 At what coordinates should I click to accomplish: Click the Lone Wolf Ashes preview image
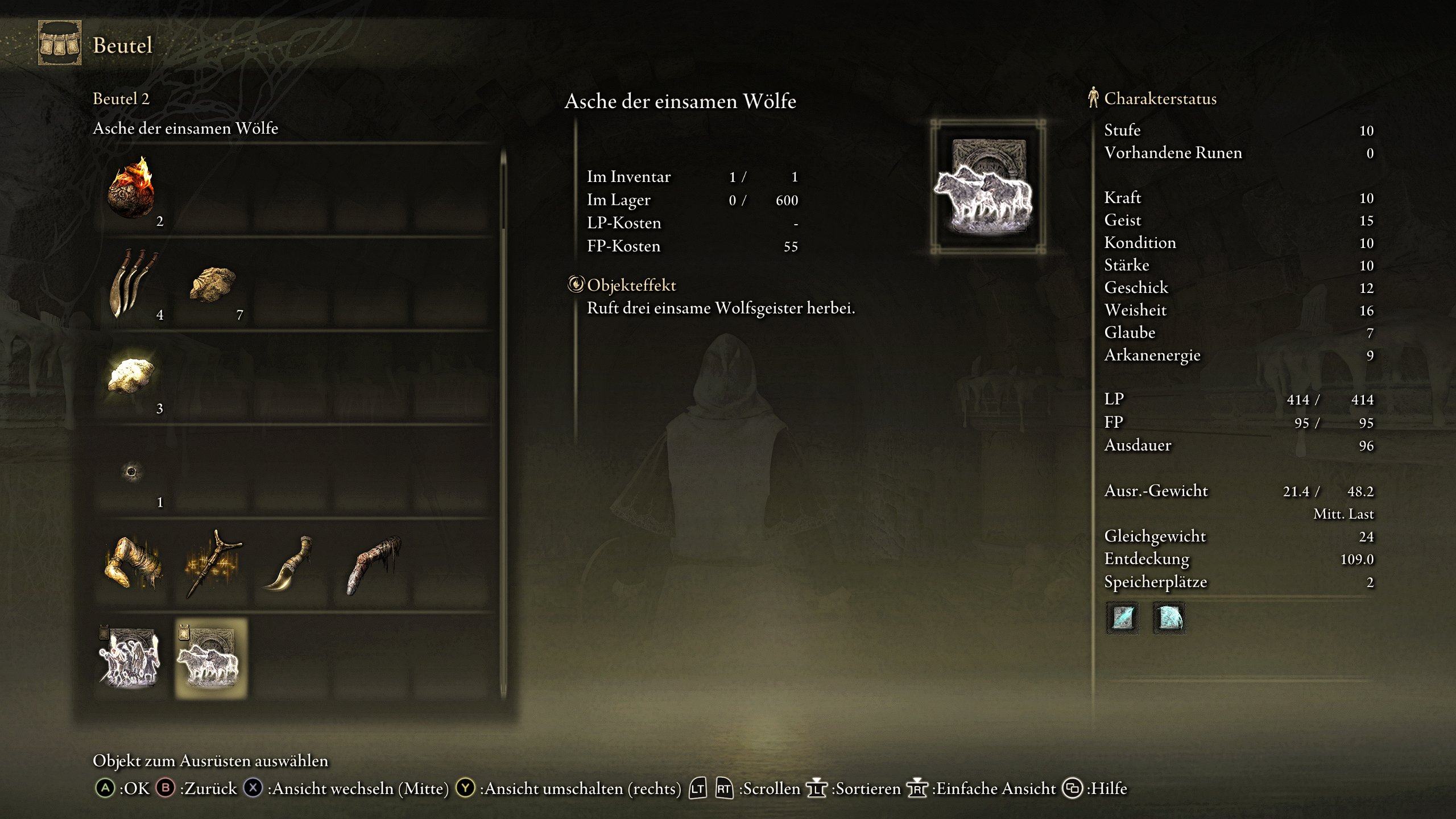[988, 186]
